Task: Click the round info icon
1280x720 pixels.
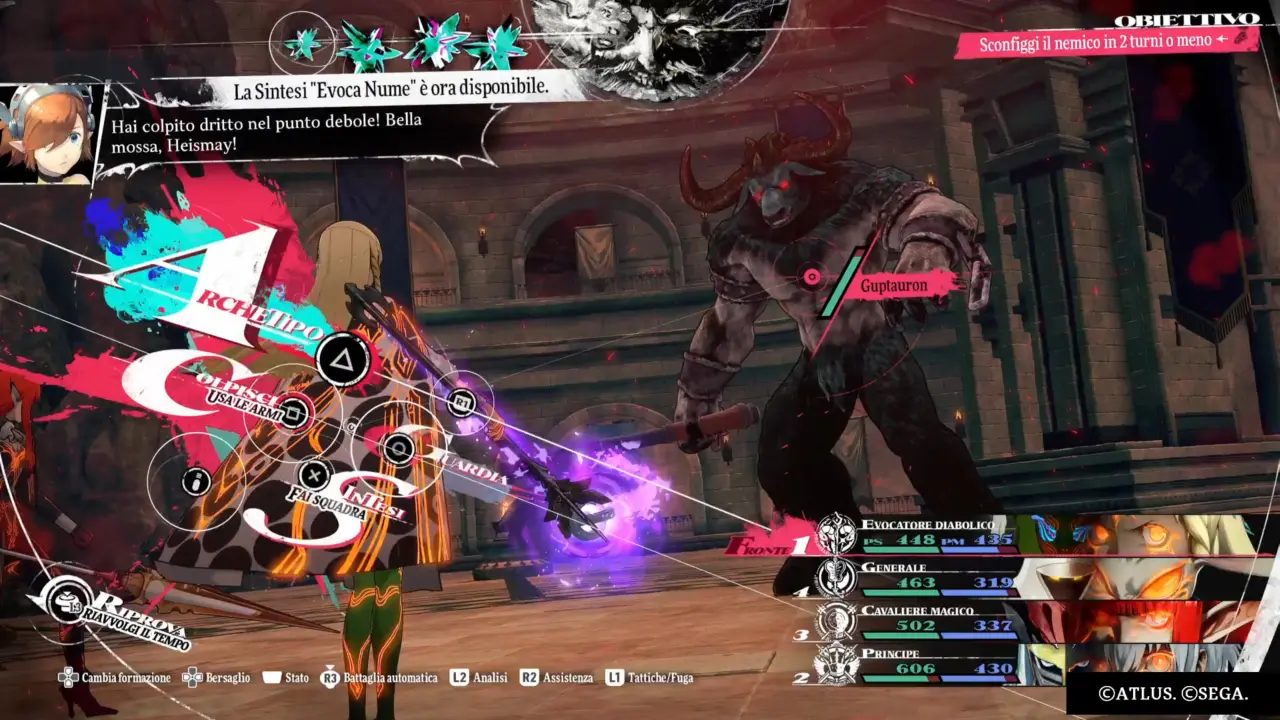Action: 197,482
